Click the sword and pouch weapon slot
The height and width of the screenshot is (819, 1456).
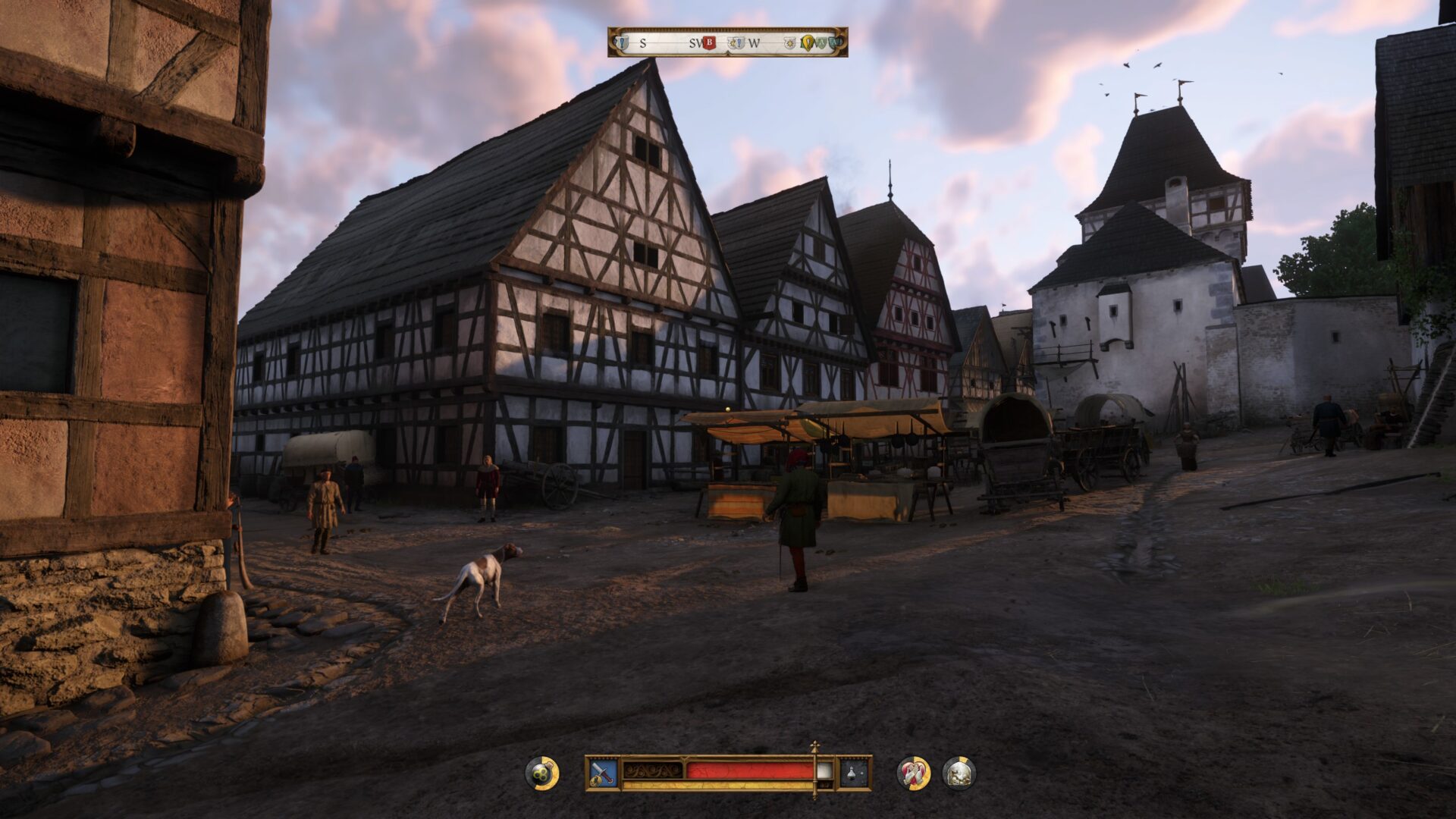(604, 773)
